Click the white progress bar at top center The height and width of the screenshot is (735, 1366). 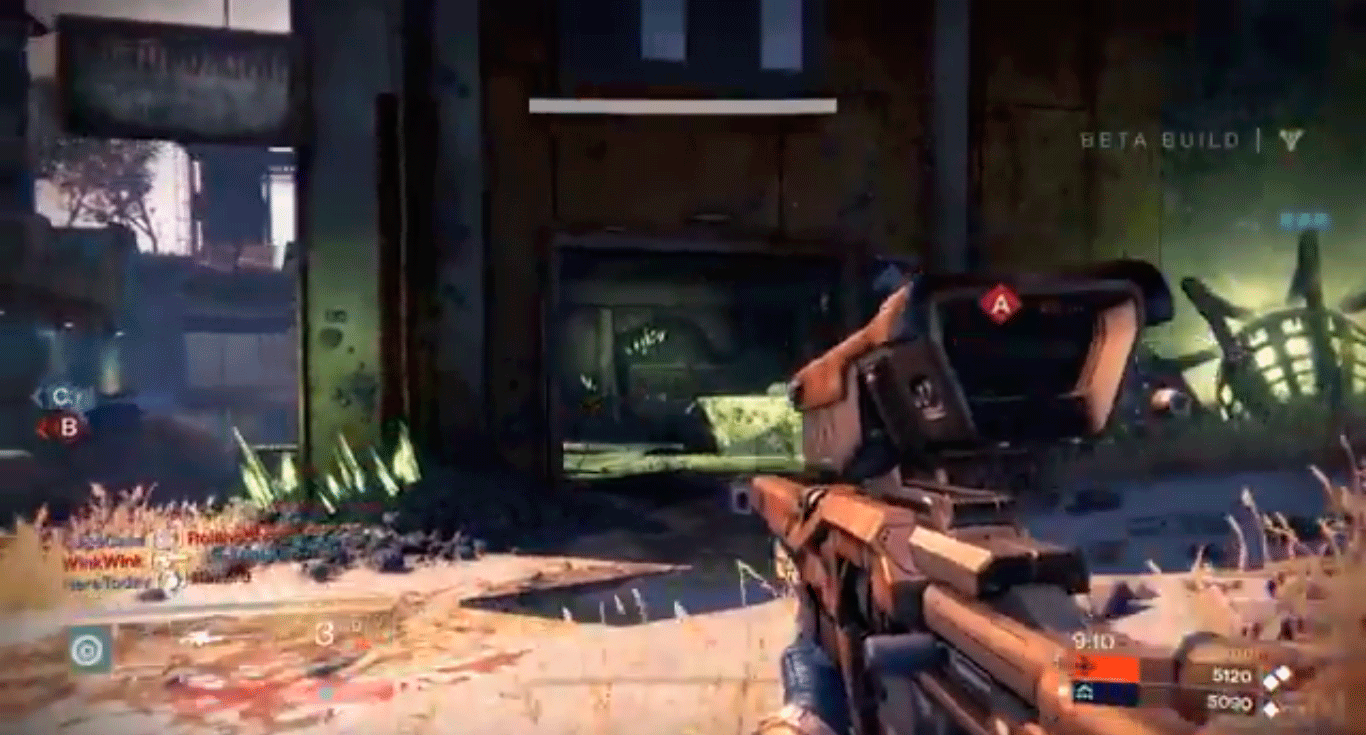coord(683,104)
